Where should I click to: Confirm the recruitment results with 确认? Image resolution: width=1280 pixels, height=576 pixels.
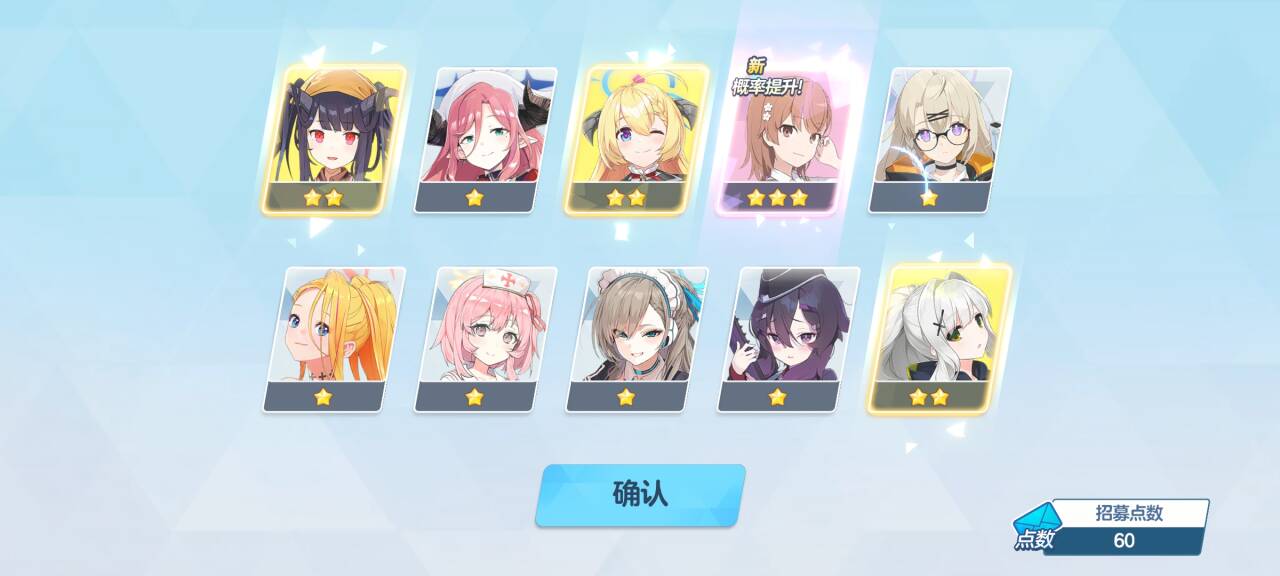[640, 494]
